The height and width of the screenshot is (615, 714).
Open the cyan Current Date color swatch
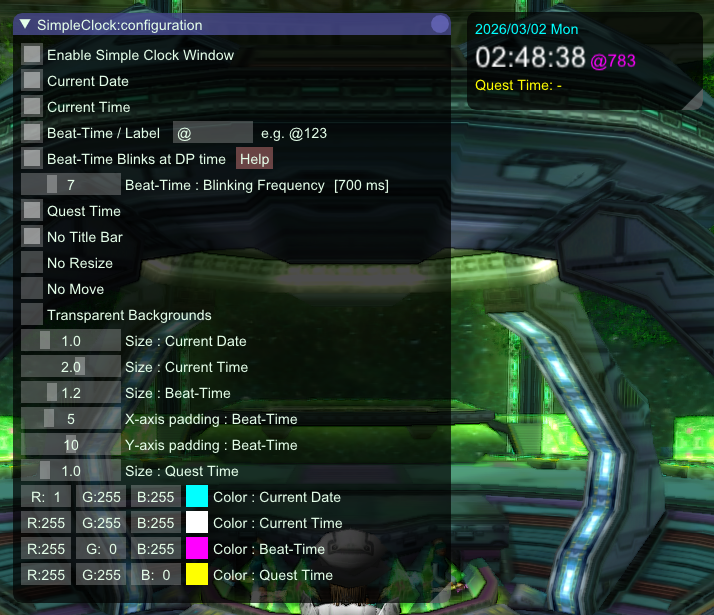click(196, 497)
